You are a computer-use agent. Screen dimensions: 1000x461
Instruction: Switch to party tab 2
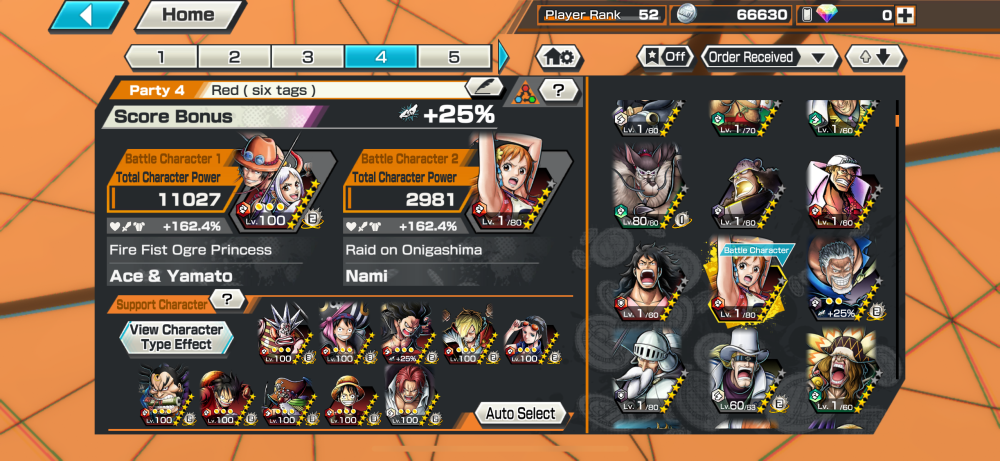coord(234,57)
